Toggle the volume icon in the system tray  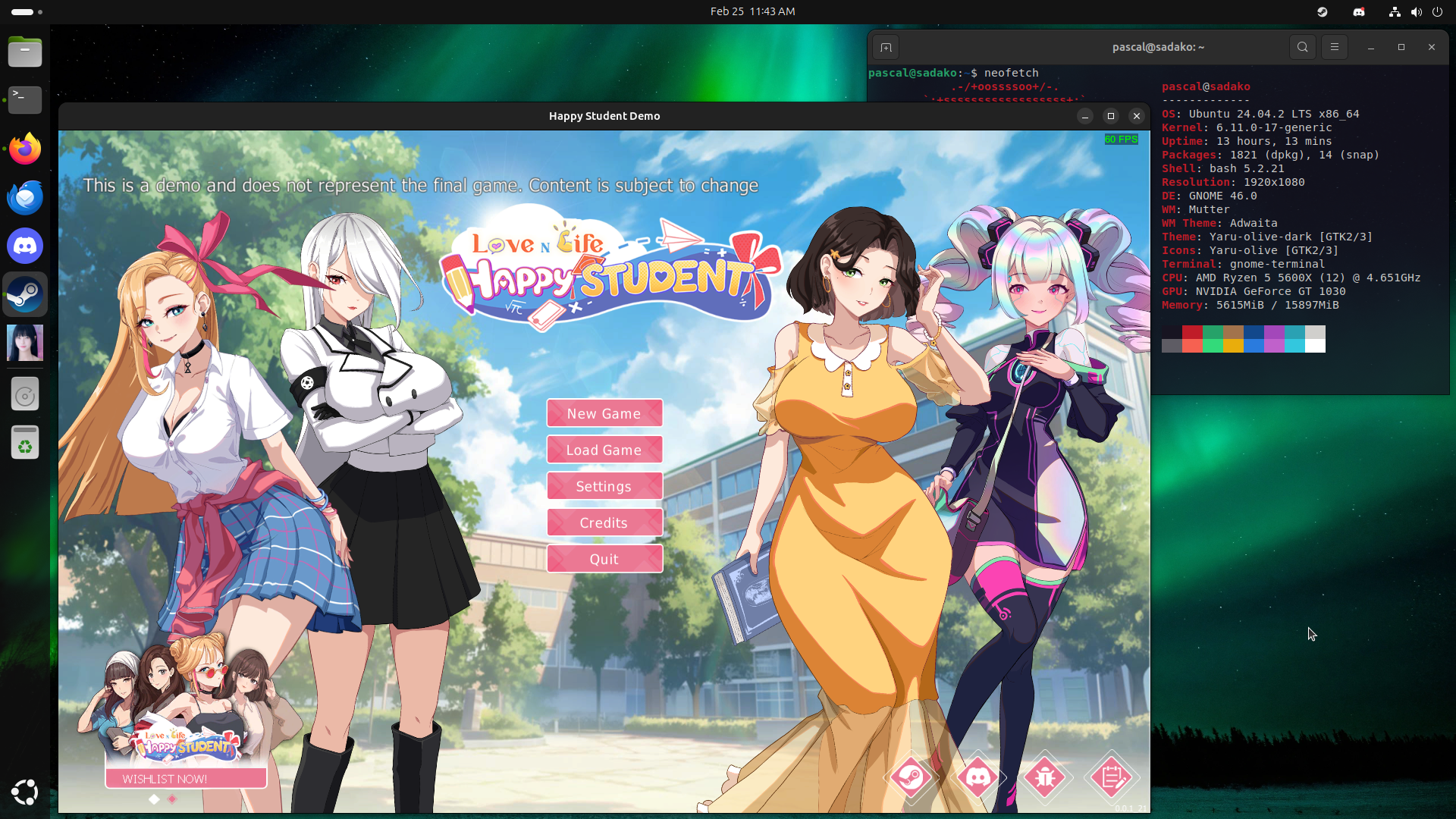(1416, 11)
